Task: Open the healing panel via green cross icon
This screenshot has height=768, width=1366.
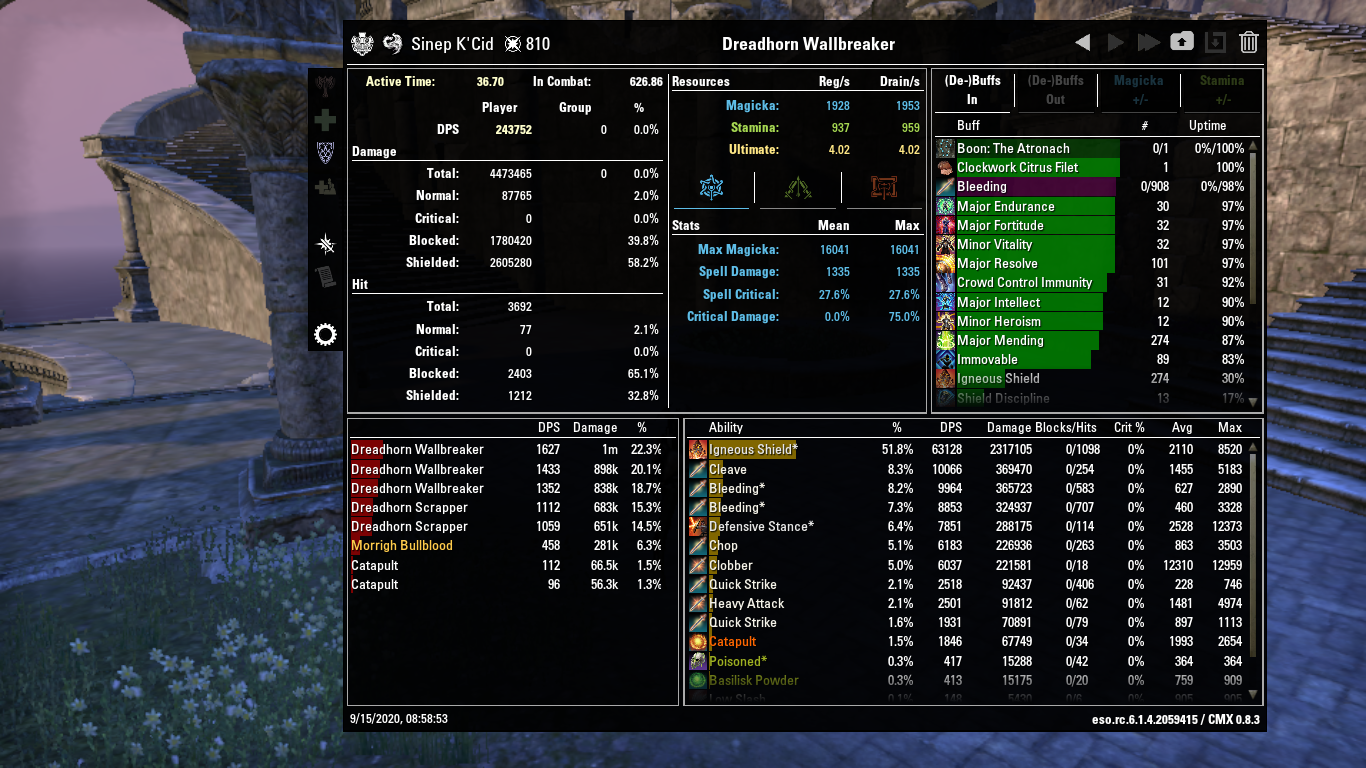Action: [326, 121]
